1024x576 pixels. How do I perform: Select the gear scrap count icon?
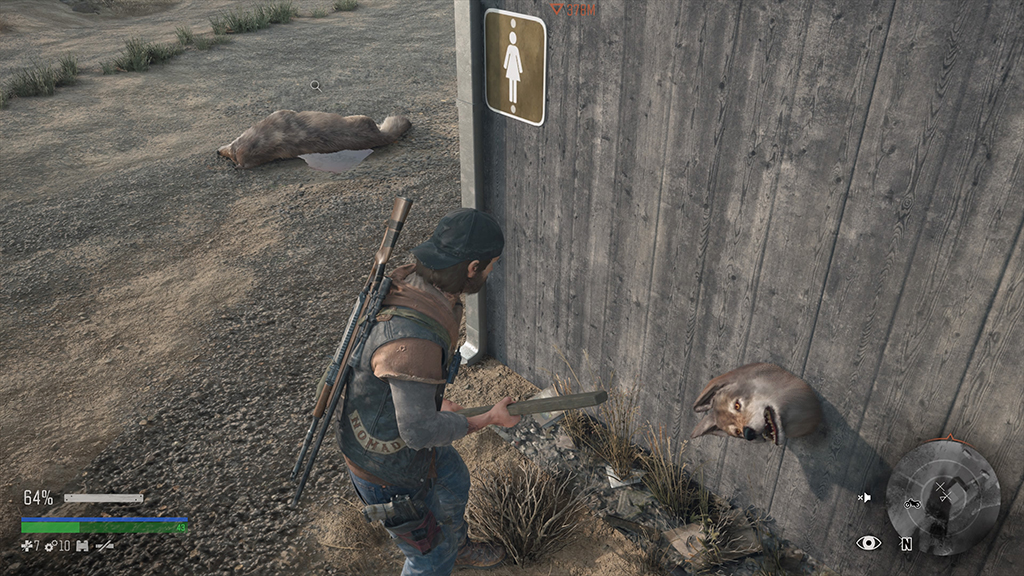coord(50,545)
